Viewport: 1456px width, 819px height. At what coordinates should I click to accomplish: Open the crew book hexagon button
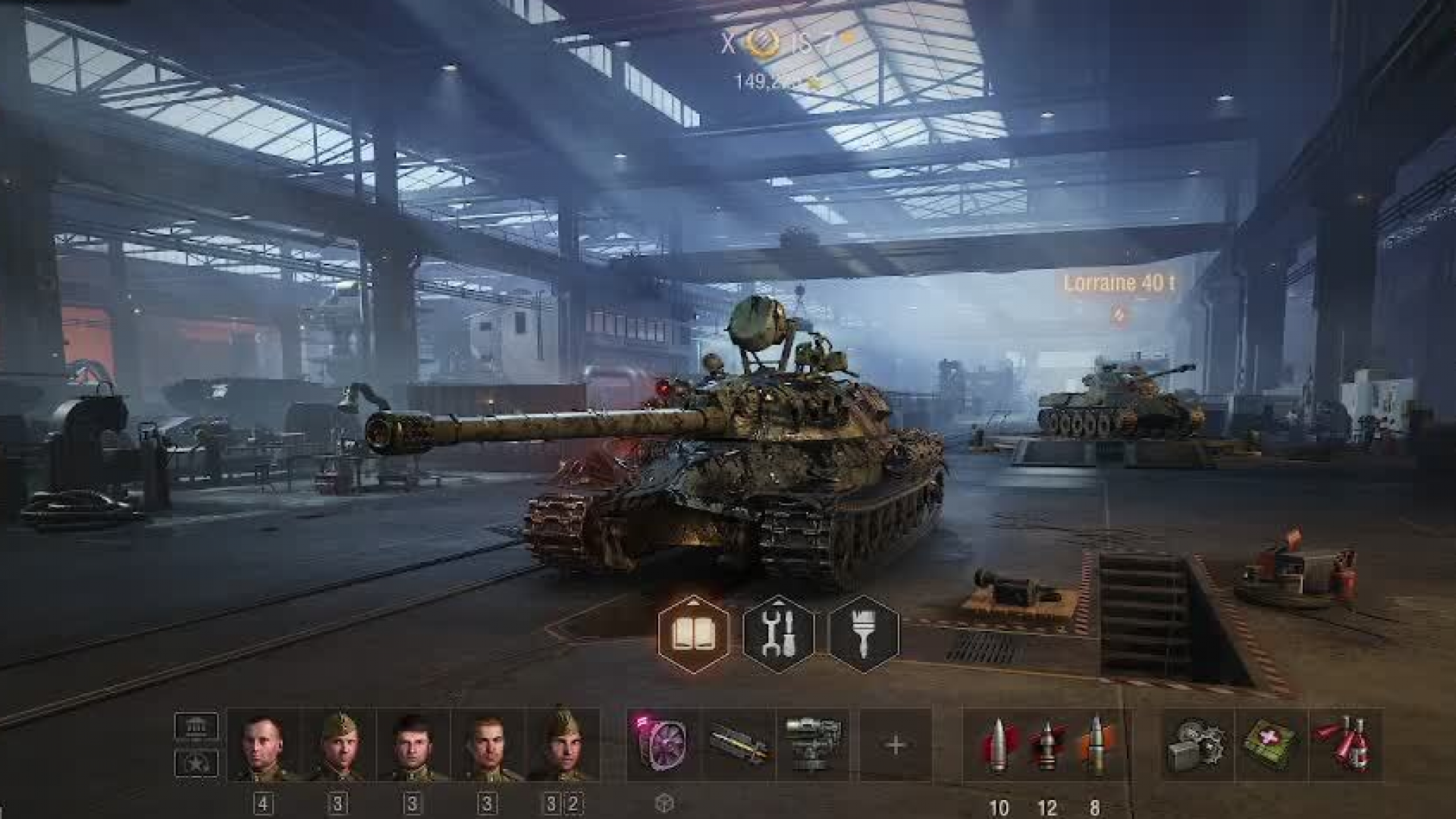[693, 634]
